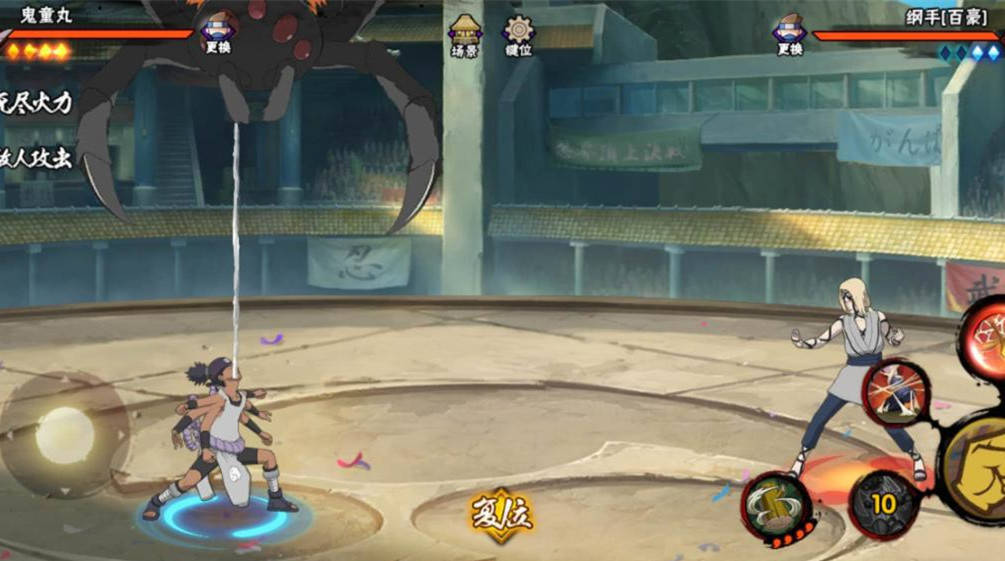Open the 键位 key layout settings
Image resolution: width=1005 pixels, height=561 pixels.
coord(518,35)
